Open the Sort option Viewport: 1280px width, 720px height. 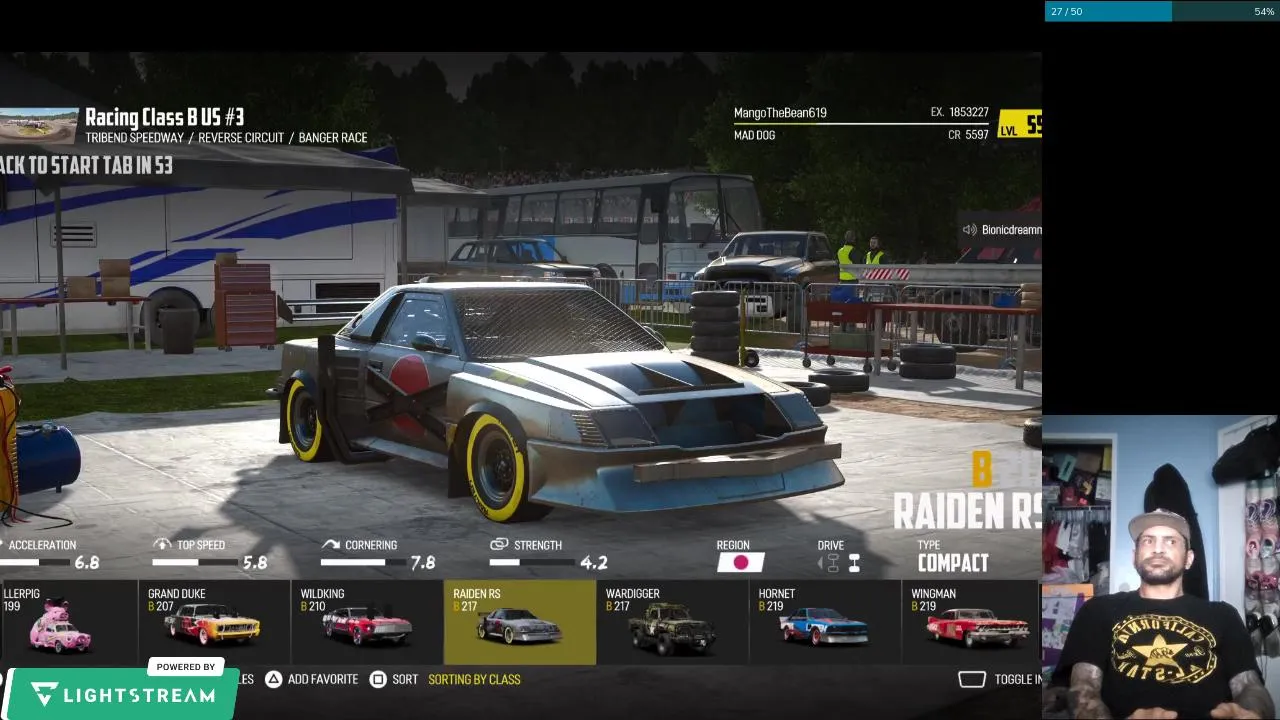(394, 679)
